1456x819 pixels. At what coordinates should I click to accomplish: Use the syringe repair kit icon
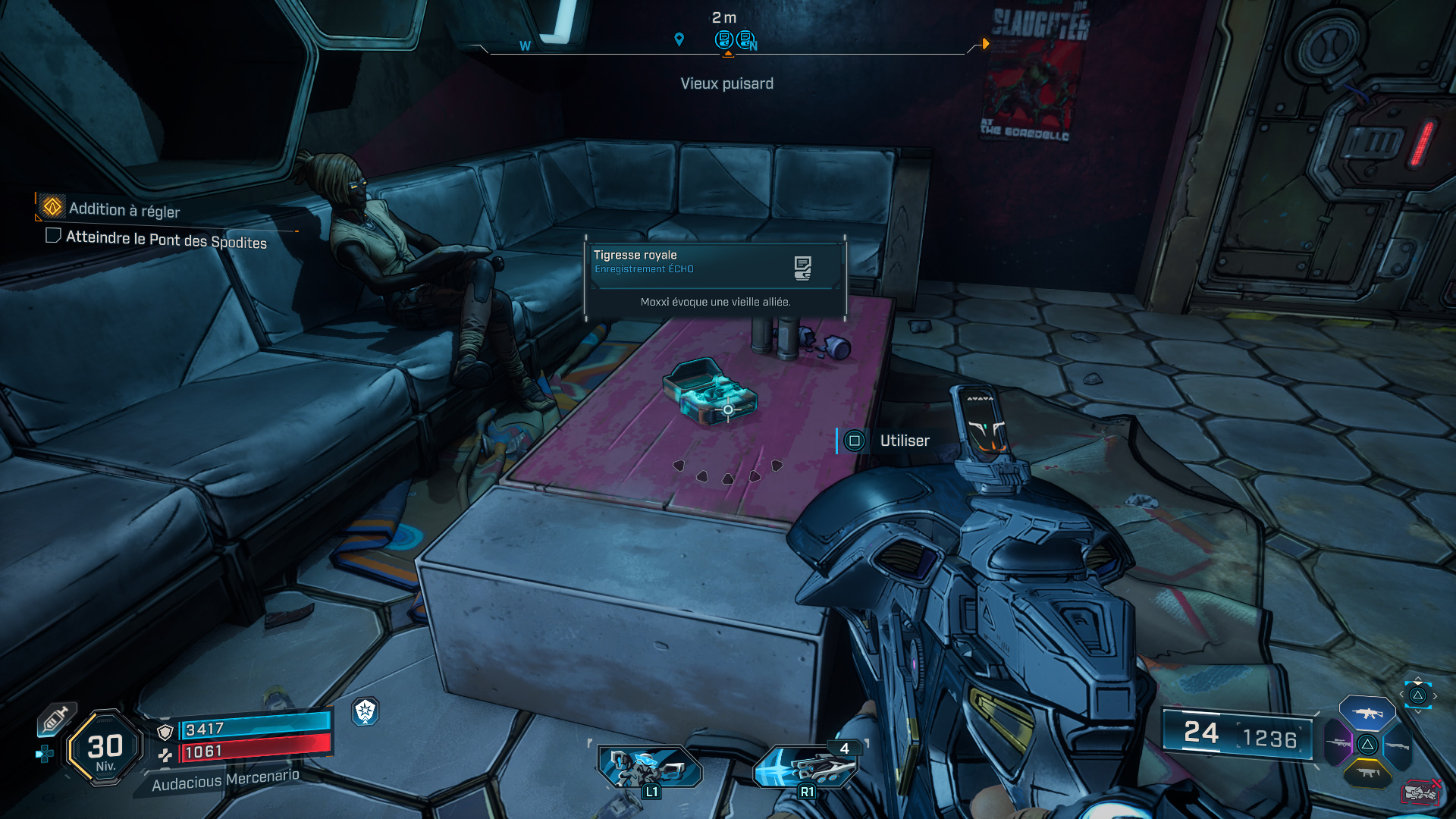click(x=56, y=719)
